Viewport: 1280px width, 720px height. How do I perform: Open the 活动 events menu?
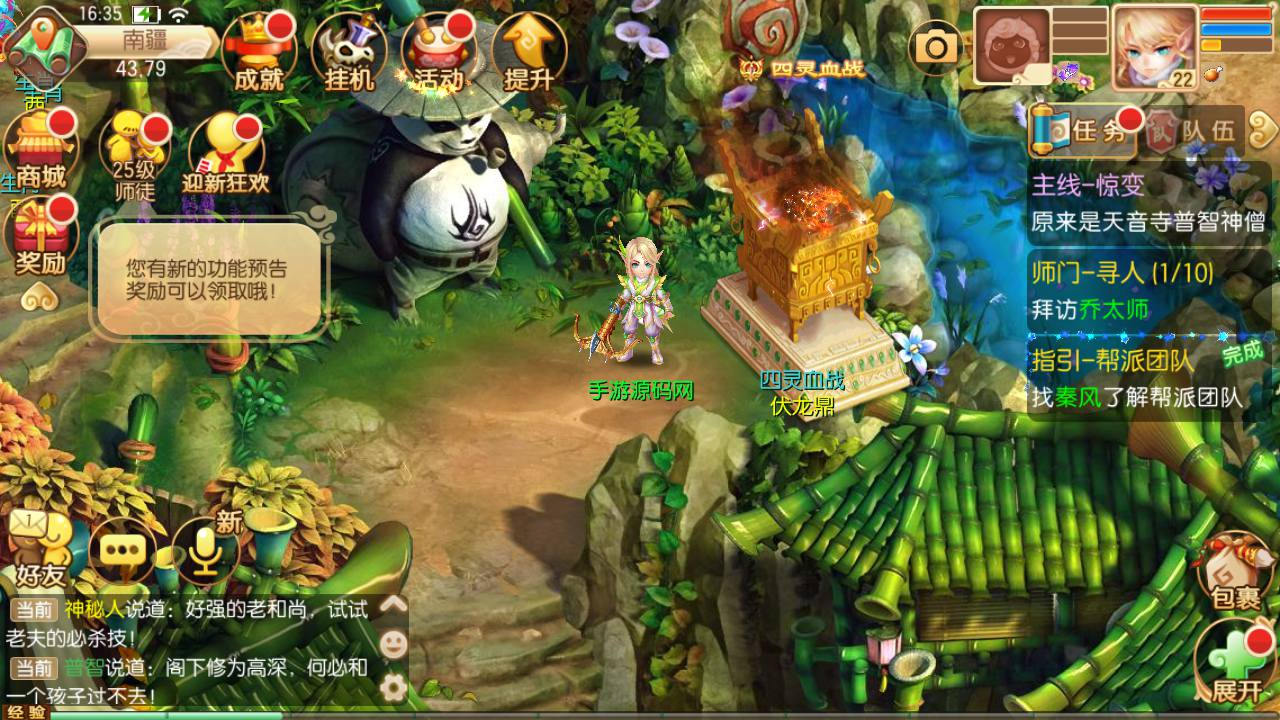pyautogui.click(x=438, y=52)
